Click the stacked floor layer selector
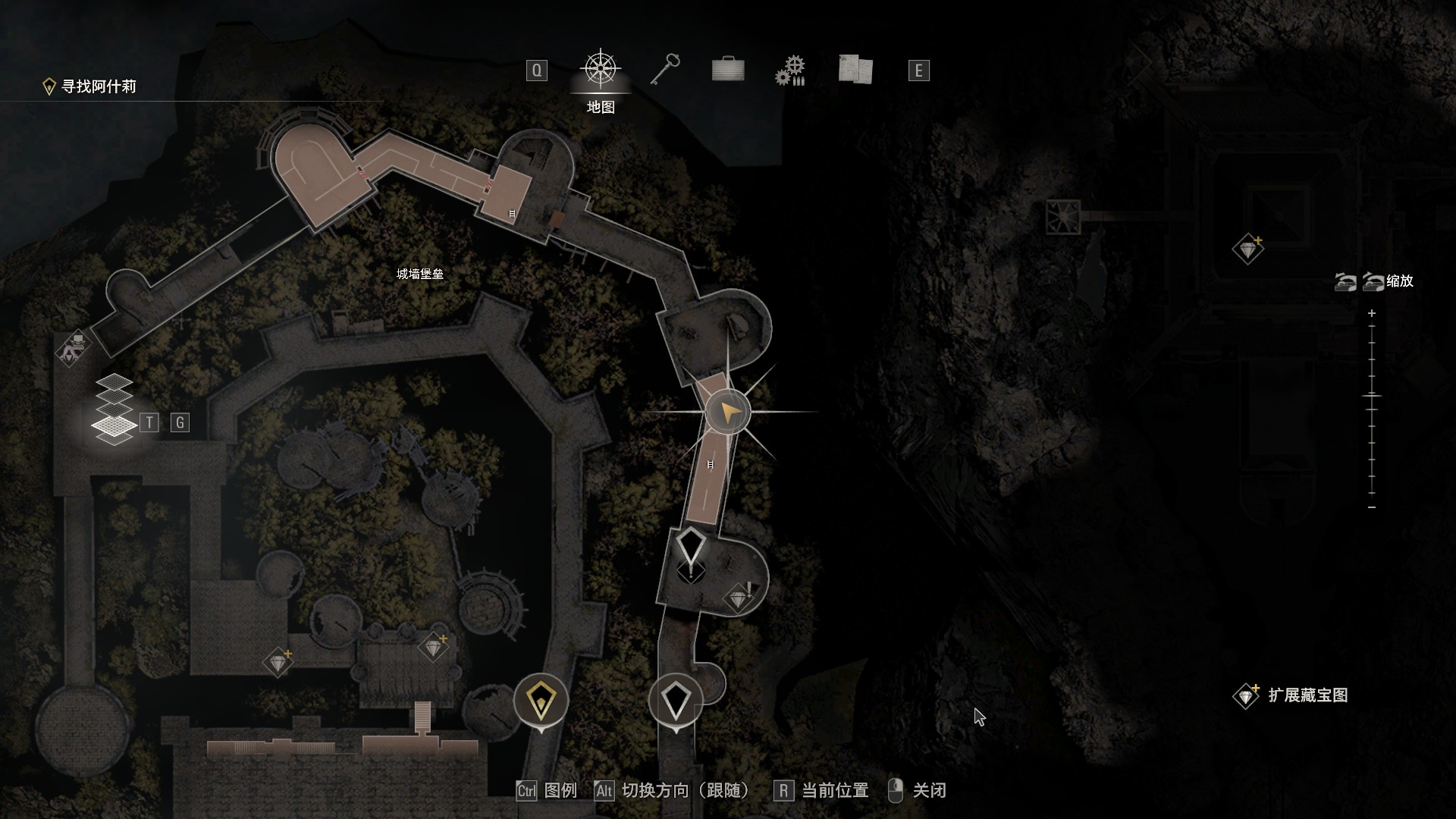The width and height of the screenshot is (1456, 819). point(114,409)
